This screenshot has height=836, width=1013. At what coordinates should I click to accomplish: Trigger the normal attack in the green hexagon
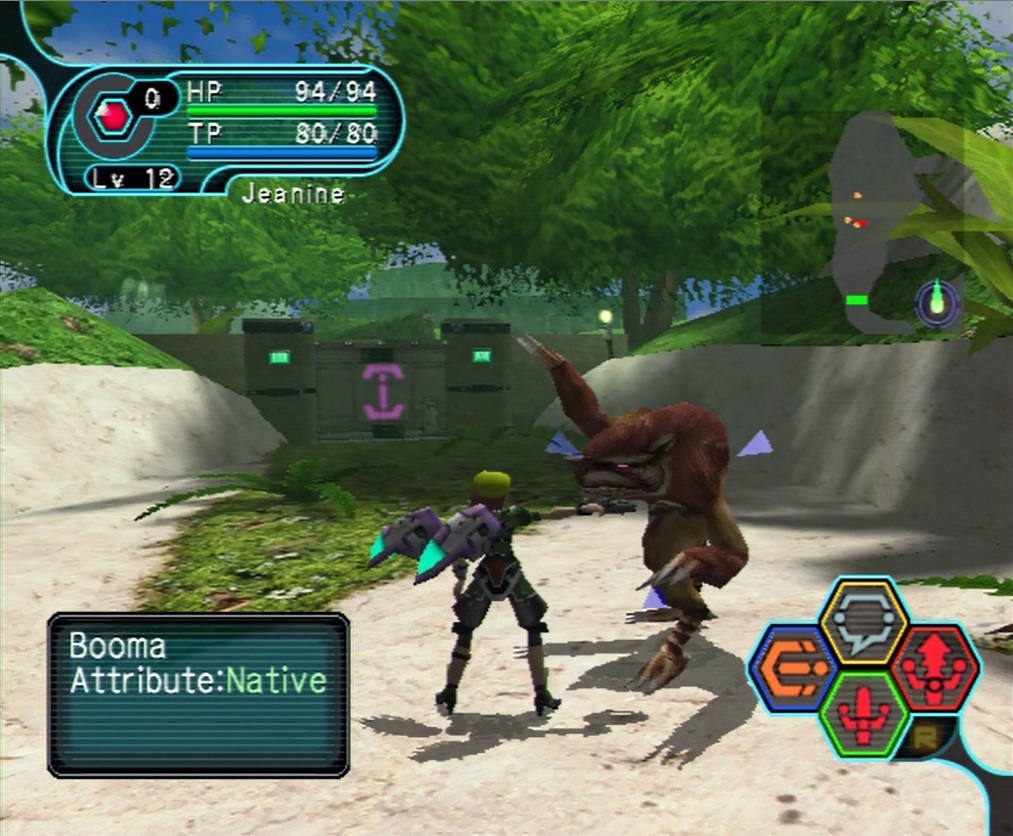[x=864, y=713]
